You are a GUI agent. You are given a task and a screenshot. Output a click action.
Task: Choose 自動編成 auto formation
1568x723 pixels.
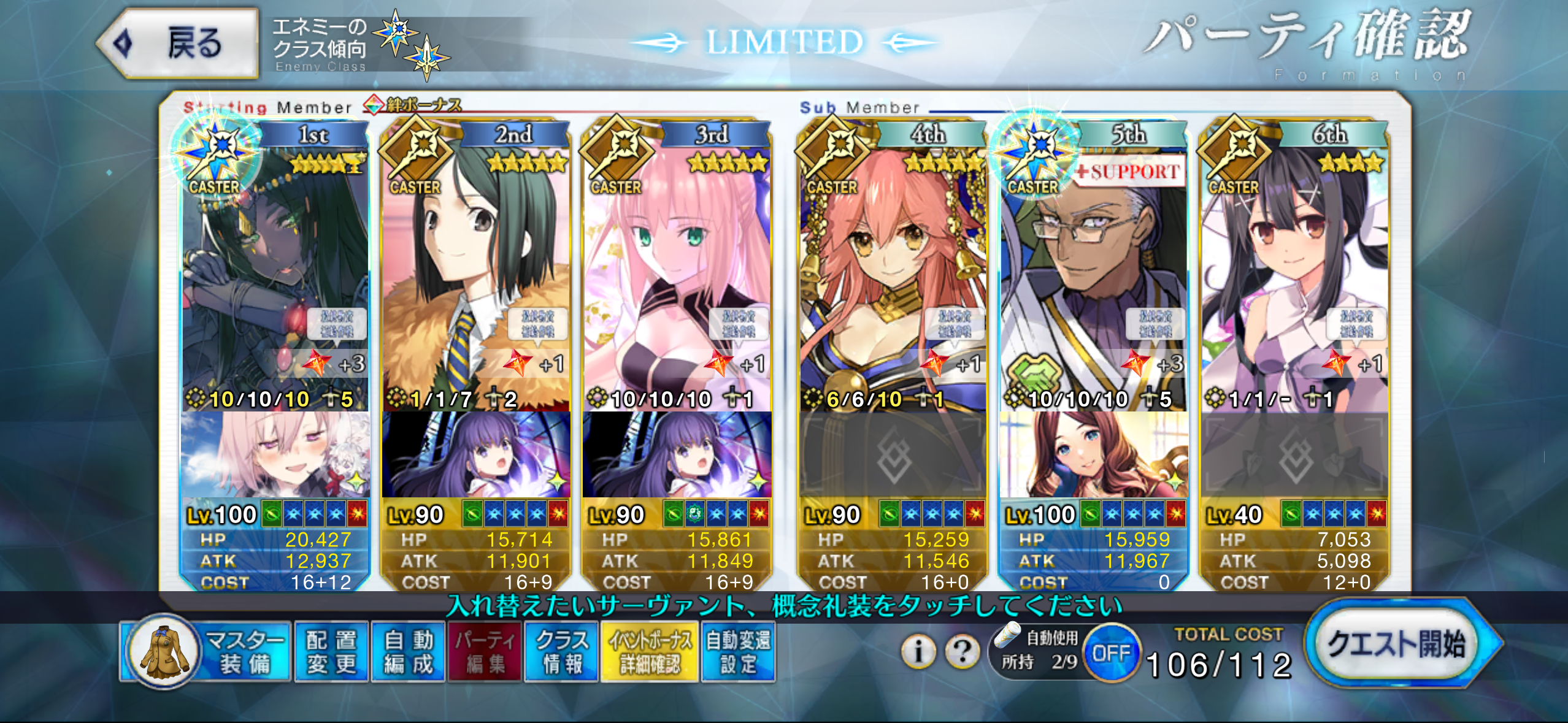tap(408, 652)
